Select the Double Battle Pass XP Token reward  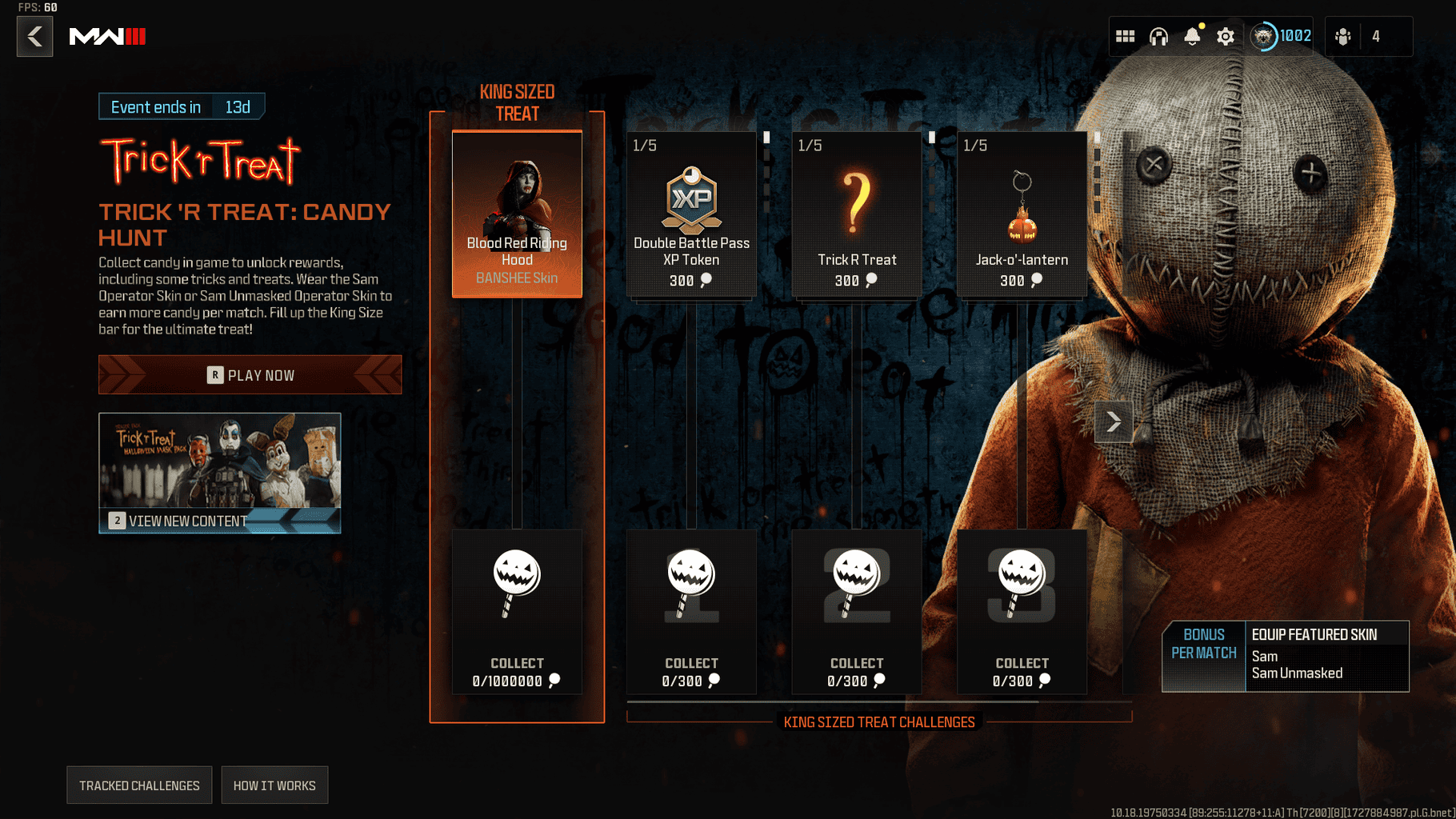[690, 214]
